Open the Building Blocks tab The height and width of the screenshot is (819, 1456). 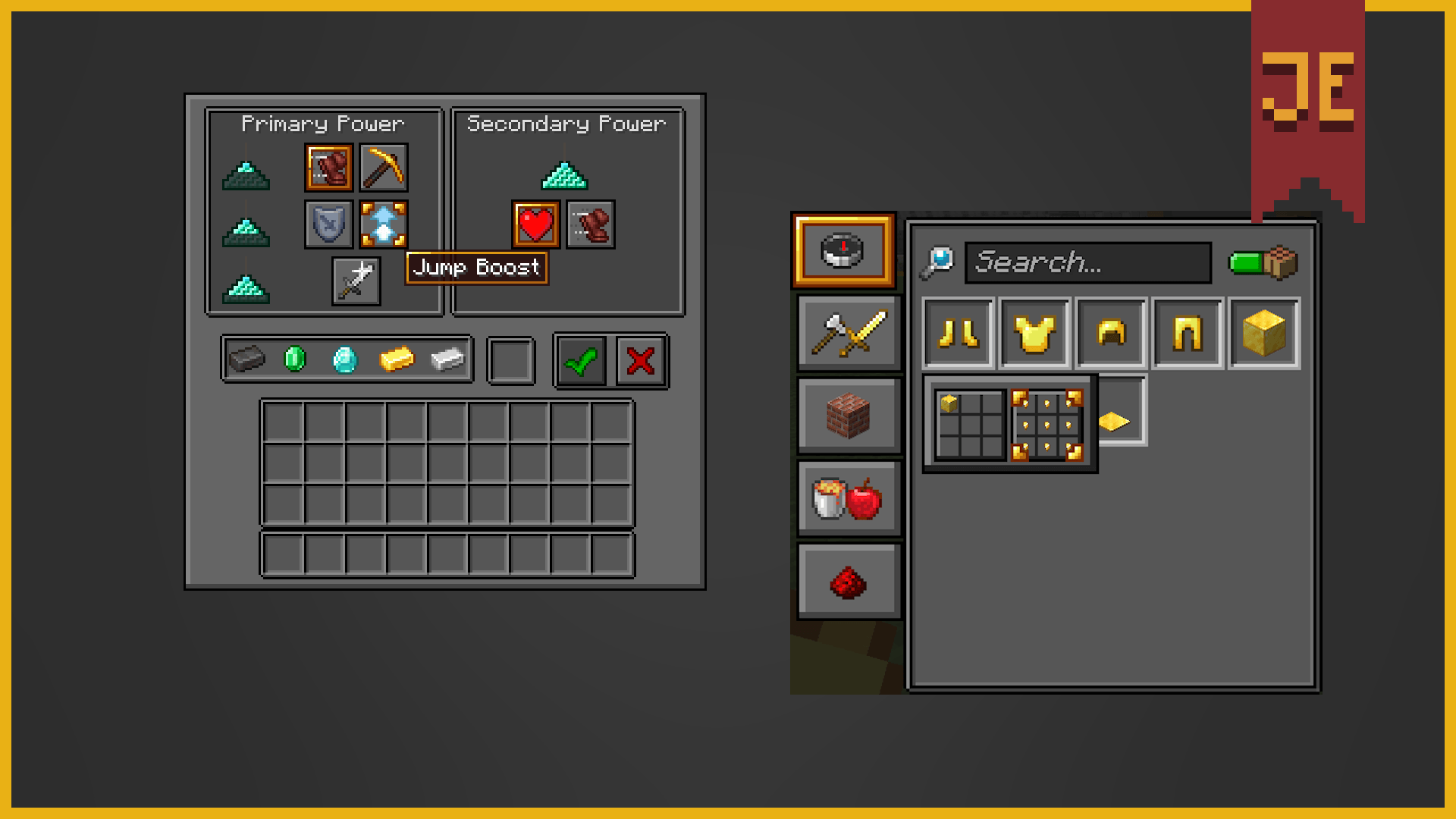[x=848, y=416]
